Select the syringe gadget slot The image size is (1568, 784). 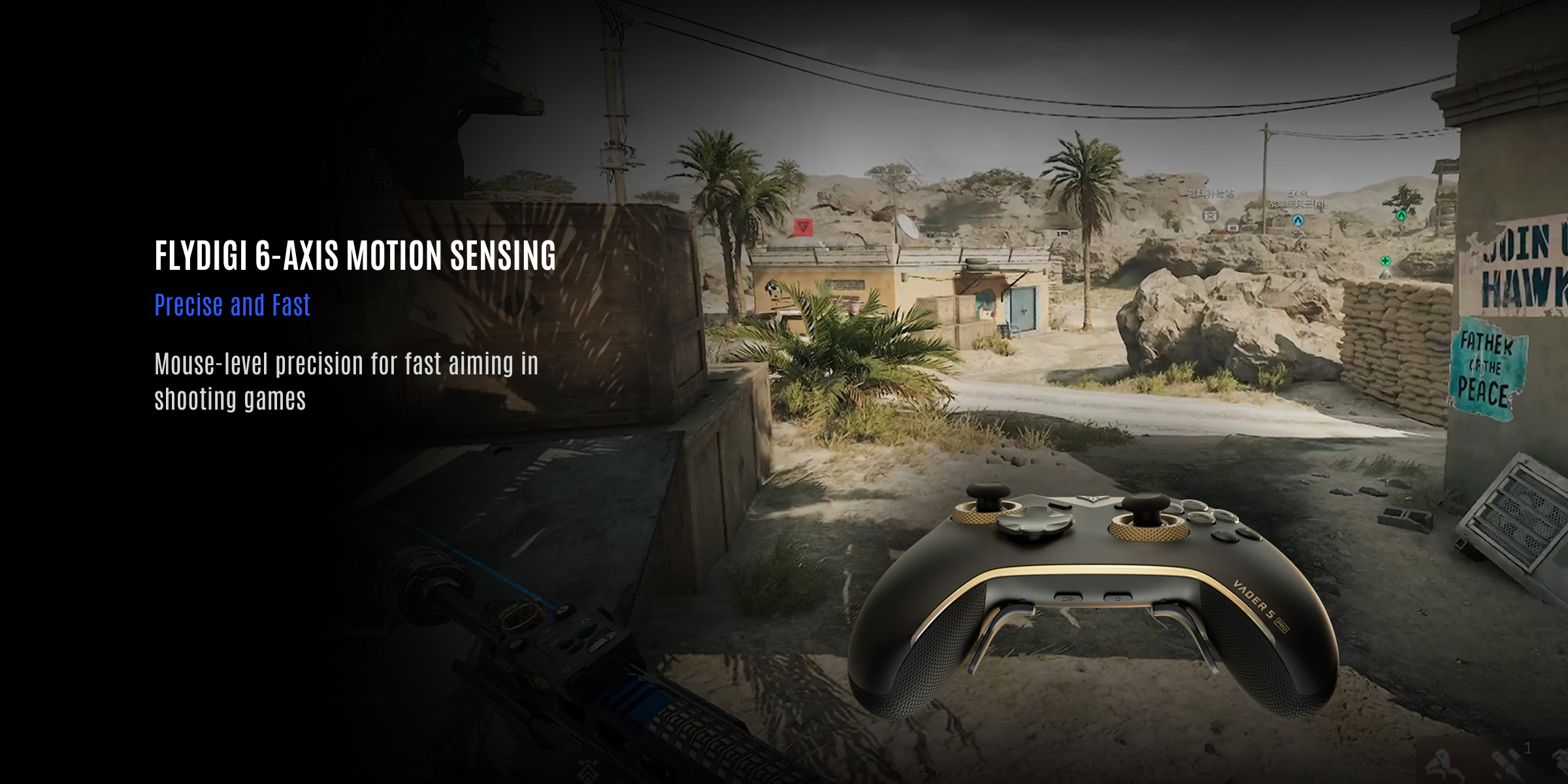pyautogui.click(x=1503, y=761)
